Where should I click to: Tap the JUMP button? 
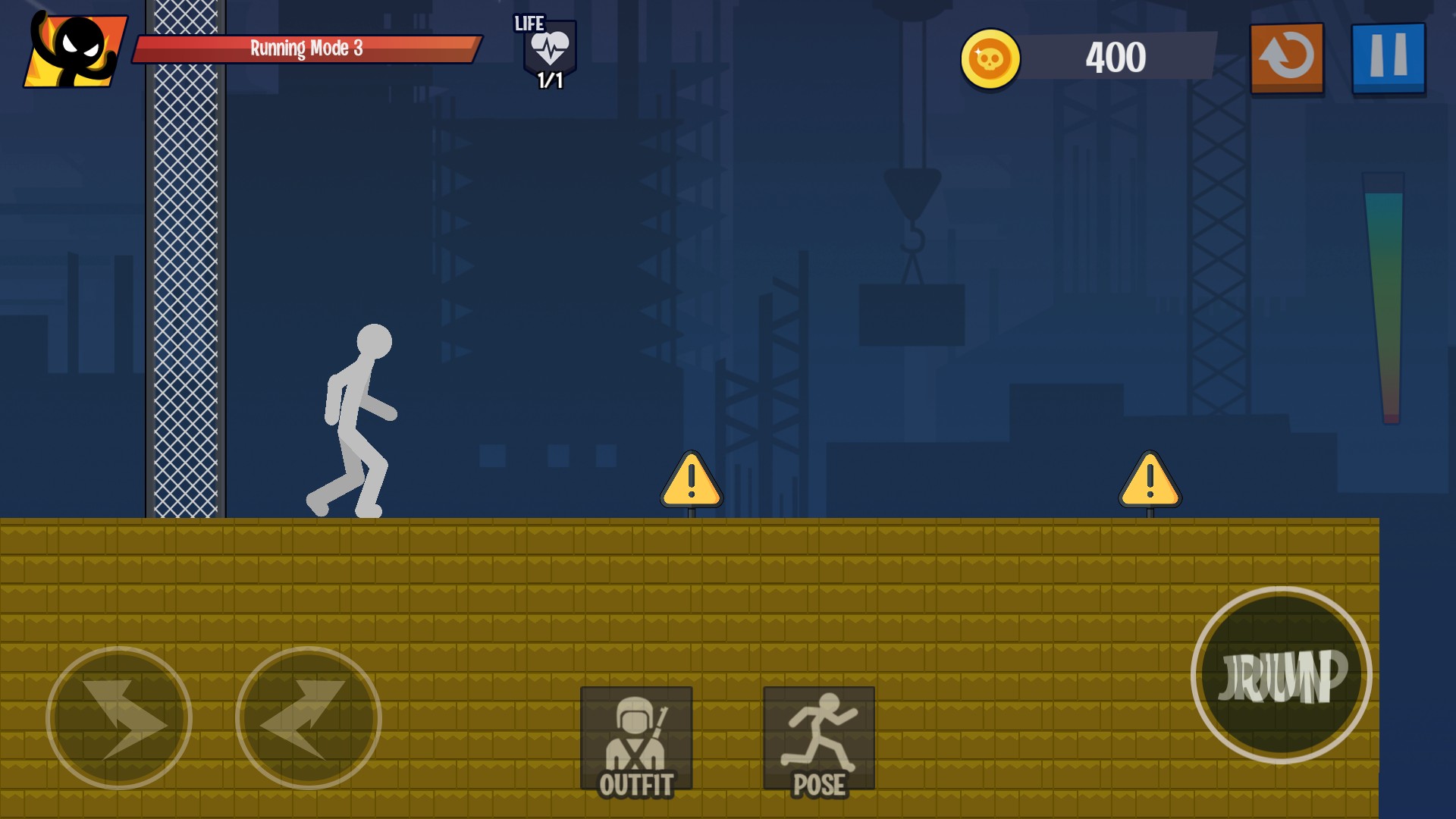click(1281, 675)
